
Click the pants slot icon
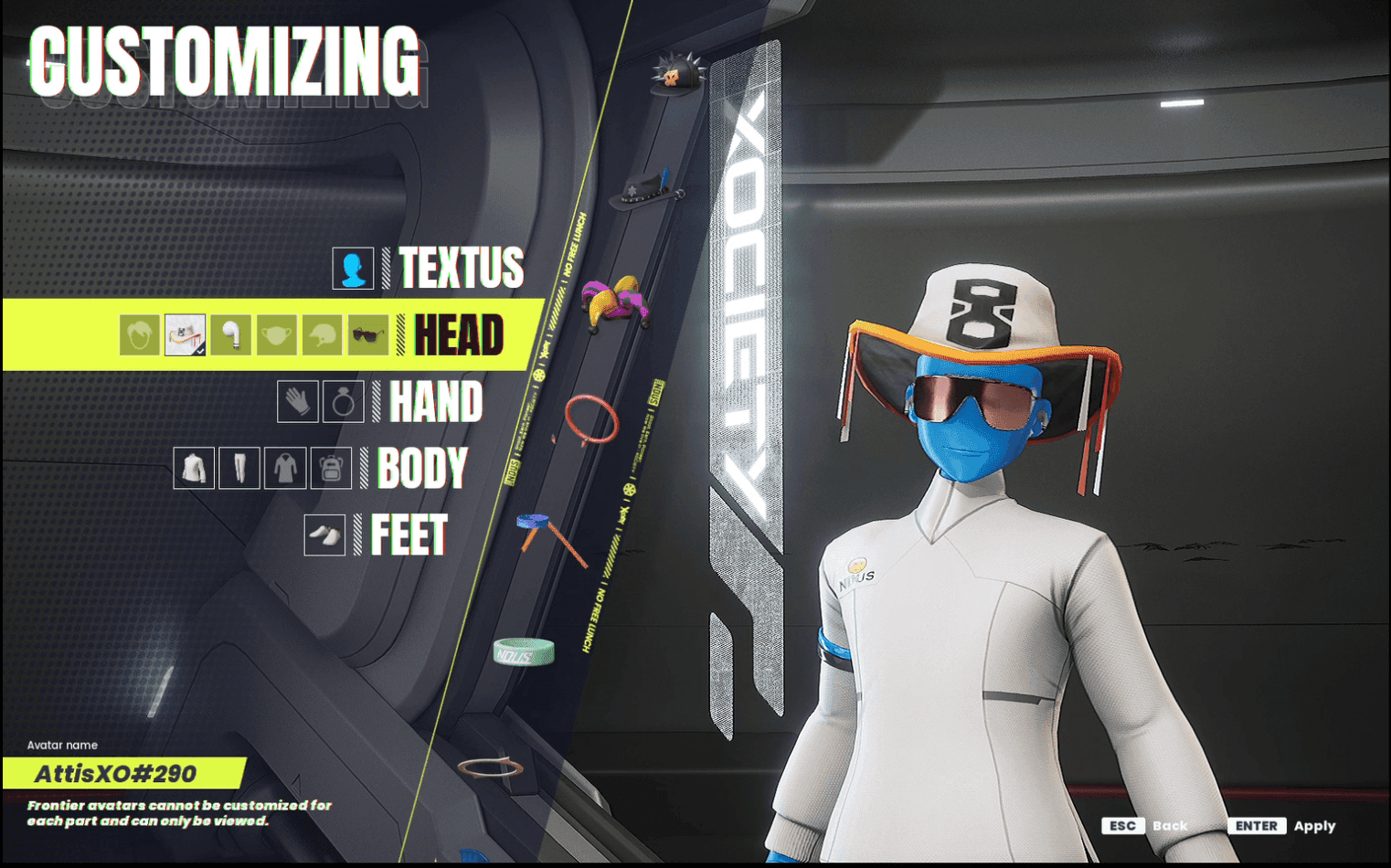[239, 467]
